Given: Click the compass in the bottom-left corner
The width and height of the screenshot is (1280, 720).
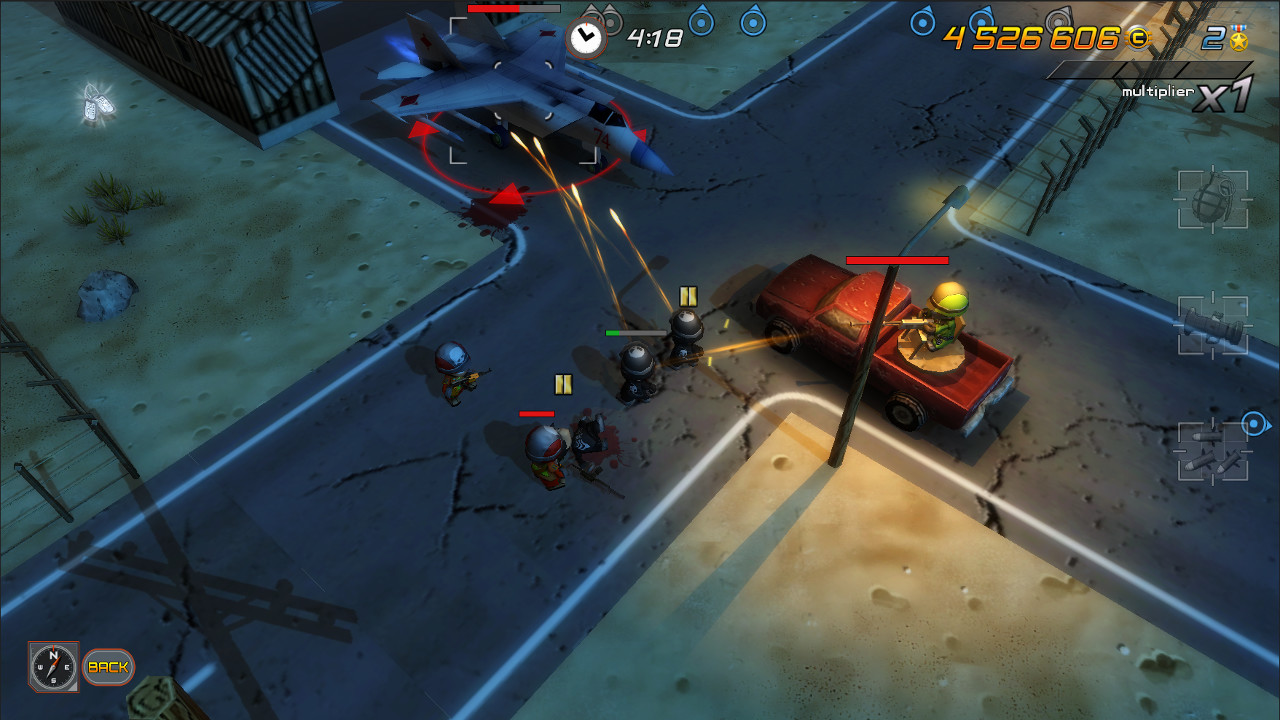Looking at the screenshot, I should pos(52,665).
